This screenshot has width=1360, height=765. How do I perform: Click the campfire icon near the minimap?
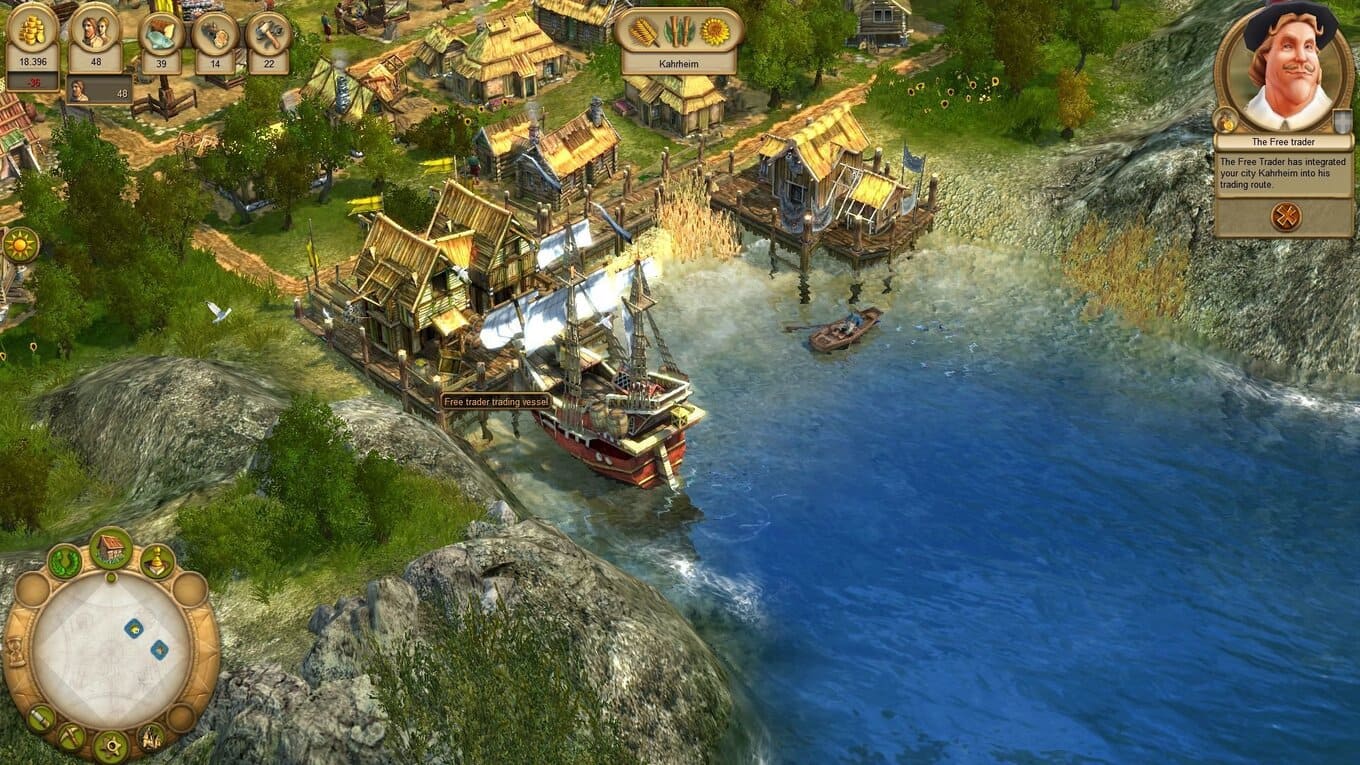tap(150, 737)
